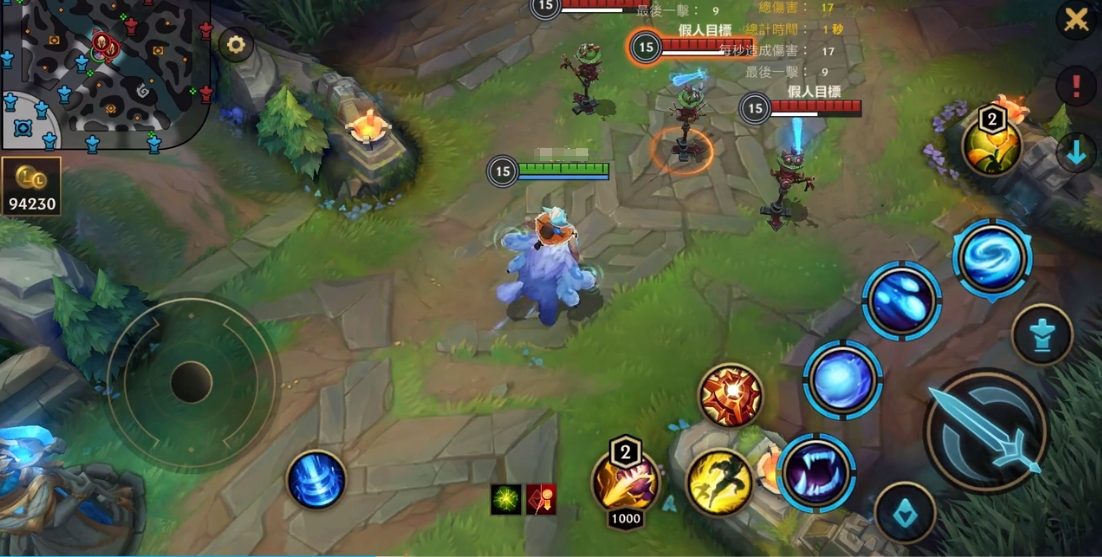The width and height of the screenshot is (1102, 557).
Task: Tap the virtual movement joystick center
Action: [191, 382]
